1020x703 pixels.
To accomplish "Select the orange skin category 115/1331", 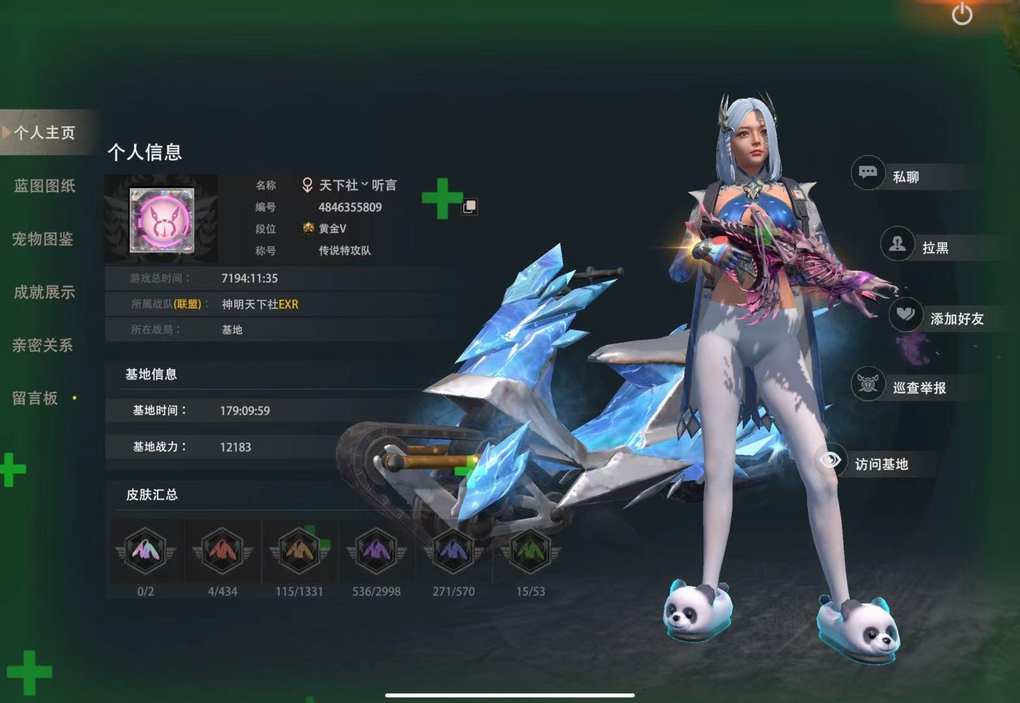I will pyautogui.click(x=300, y=551).
